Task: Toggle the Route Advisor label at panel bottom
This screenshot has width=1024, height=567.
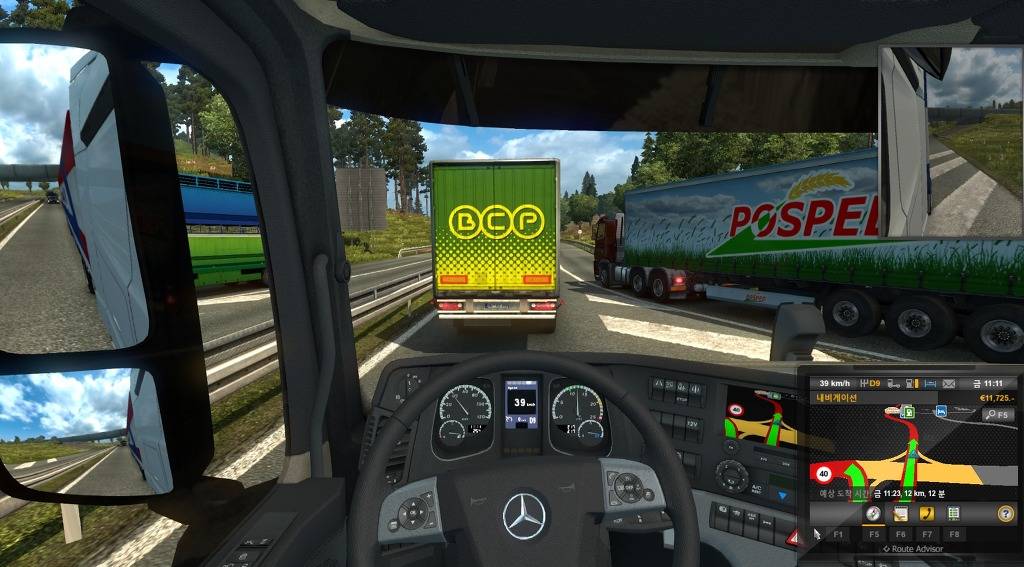Action: tap(912, 549)
